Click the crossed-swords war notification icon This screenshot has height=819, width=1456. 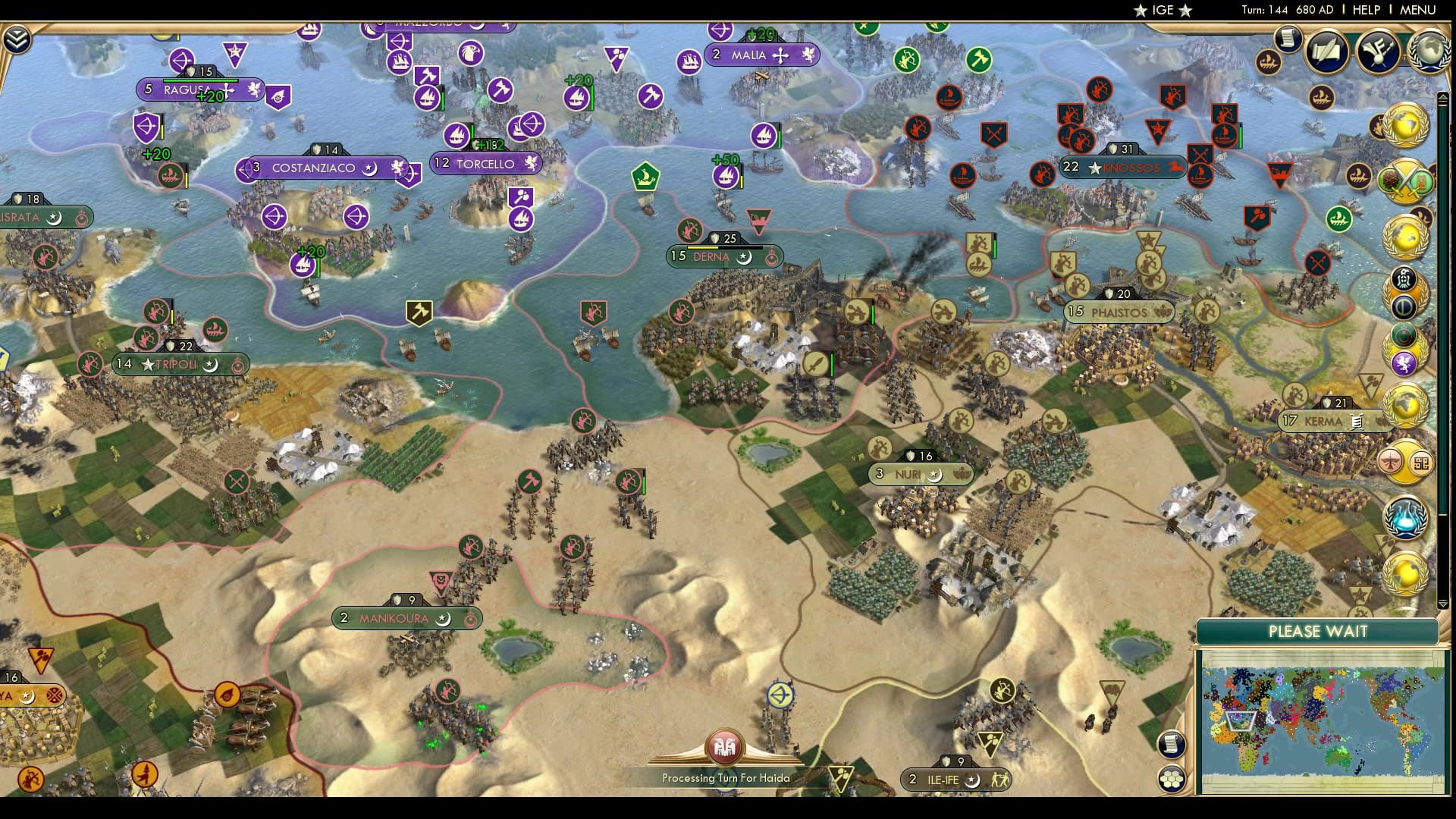(1403, 181)
